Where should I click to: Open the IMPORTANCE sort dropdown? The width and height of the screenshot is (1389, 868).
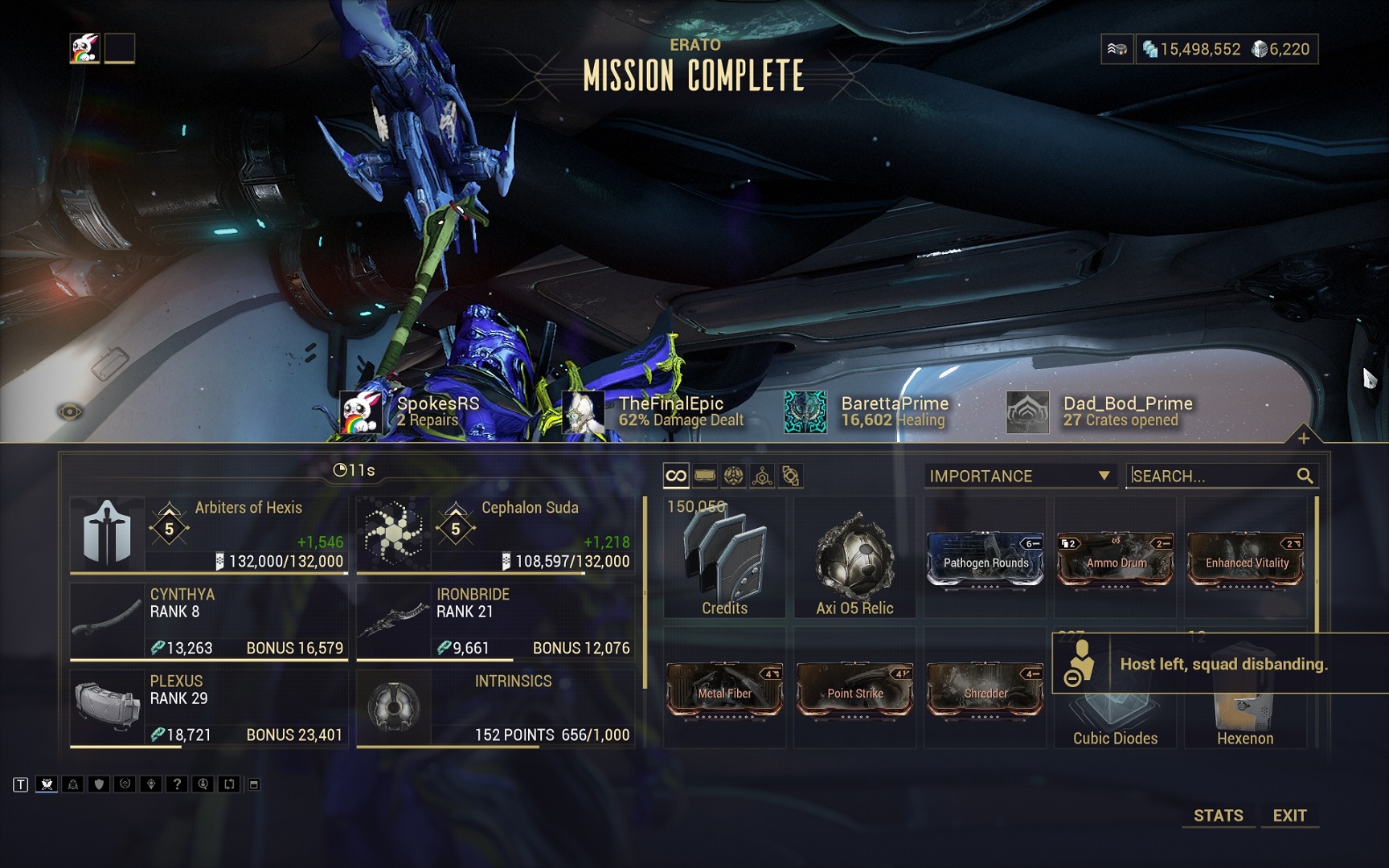click(x=1020, y=476)
